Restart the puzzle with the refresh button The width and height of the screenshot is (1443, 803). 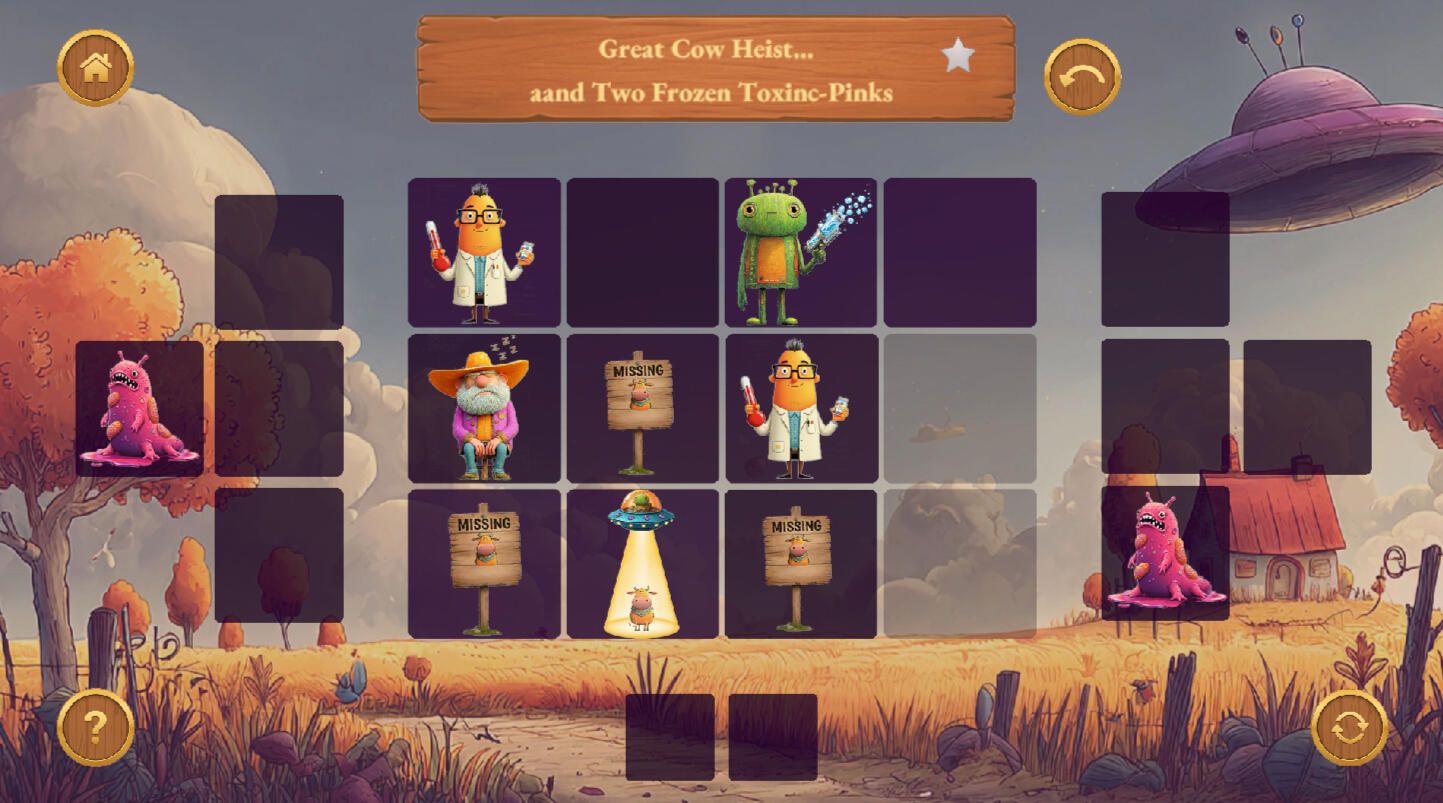coord(1349,727)
